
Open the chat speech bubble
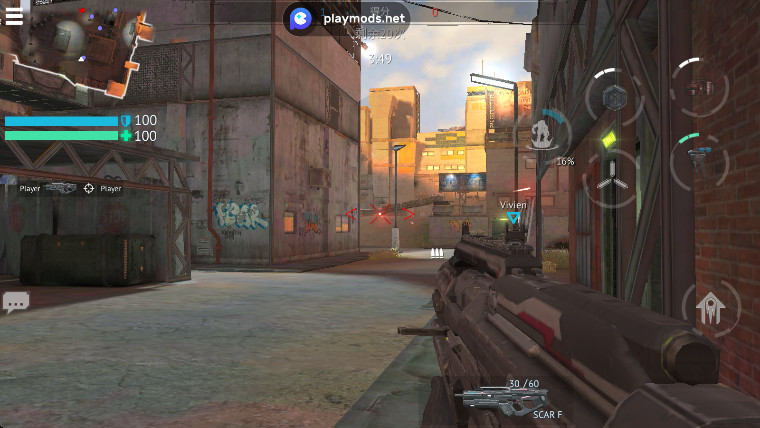pos(15,301)
